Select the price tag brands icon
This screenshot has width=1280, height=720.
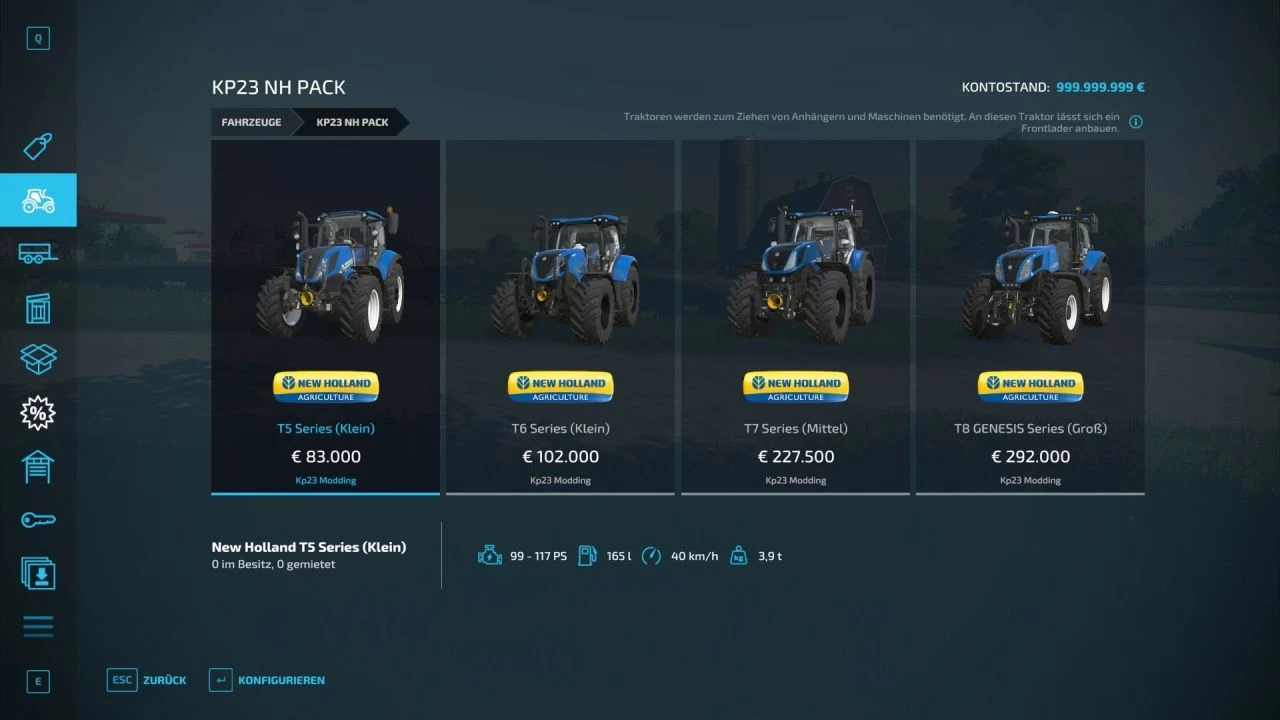pyautogui.click(x=38, y=146)
